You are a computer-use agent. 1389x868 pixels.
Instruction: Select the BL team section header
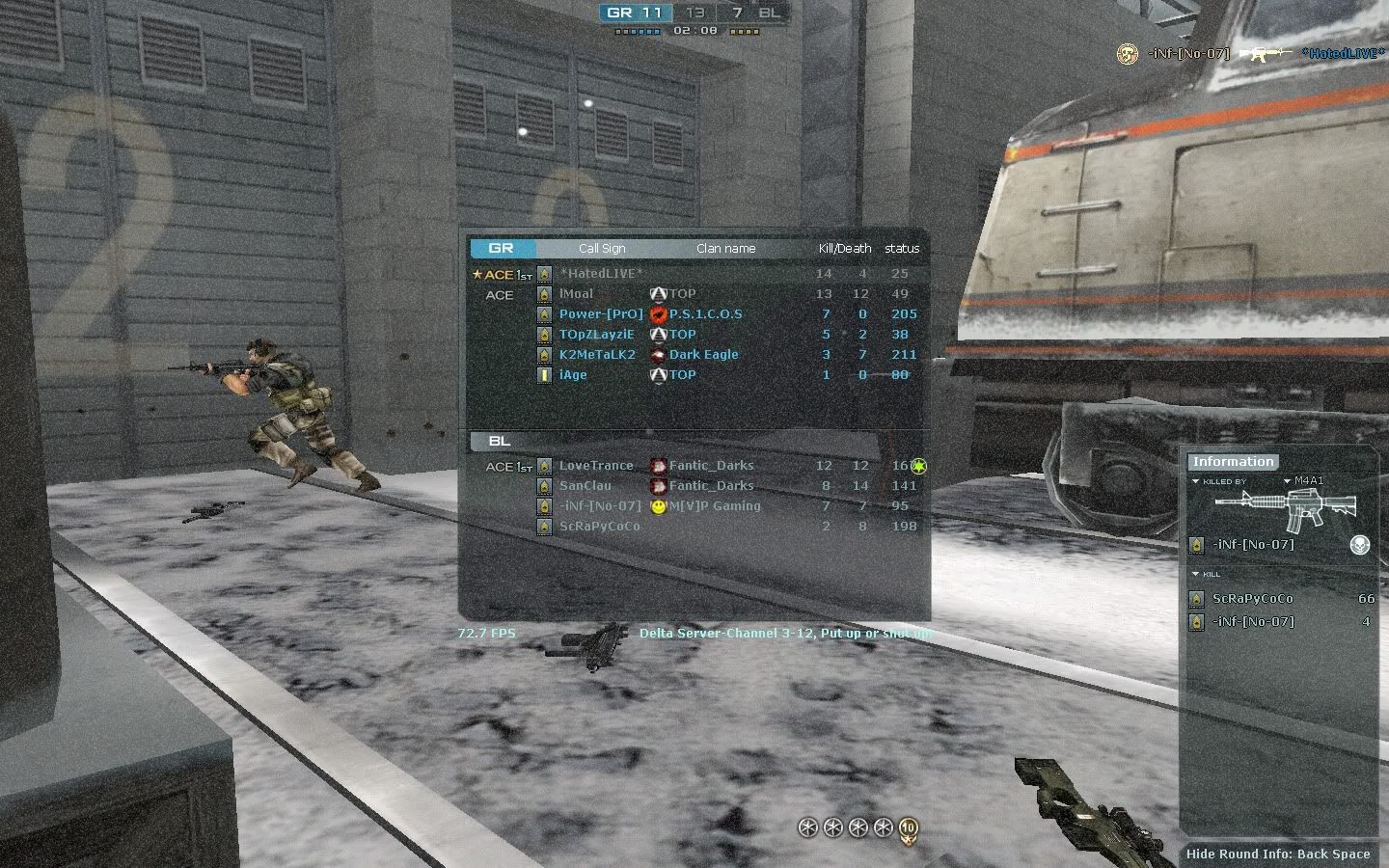(502, 441)
